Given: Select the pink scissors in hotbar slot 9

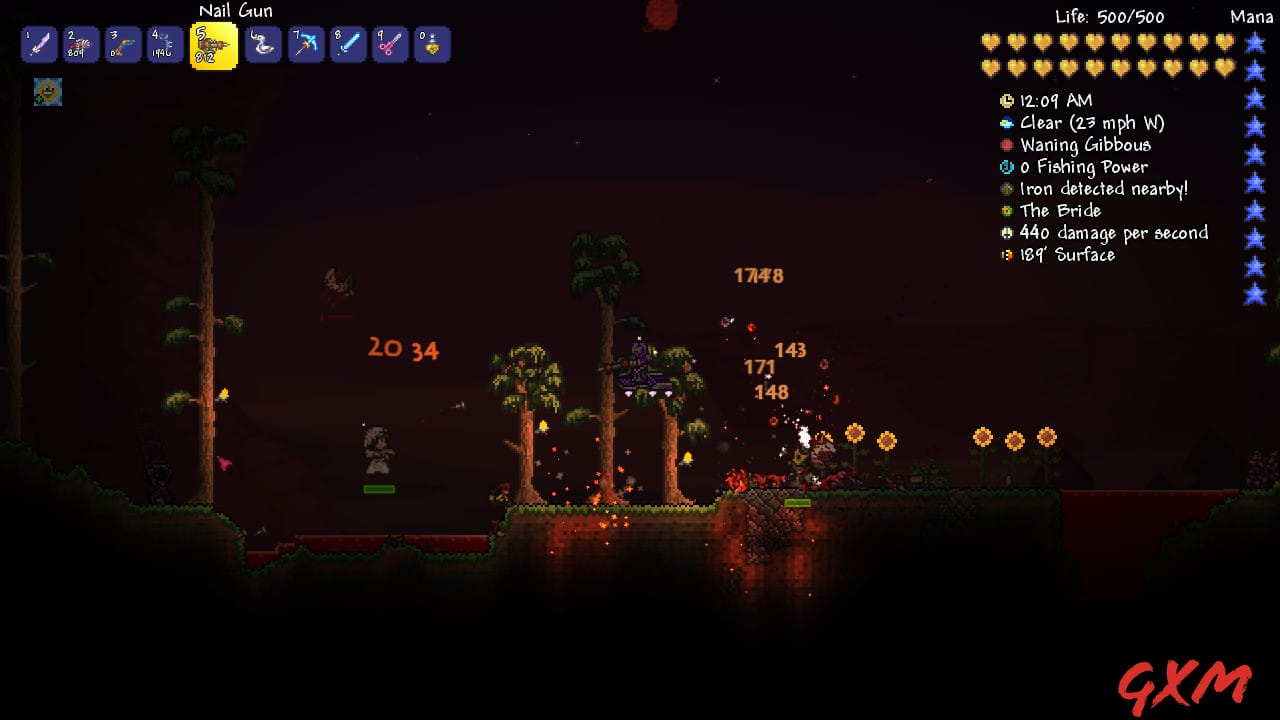Looking at the screenshot, I should [390, 44].
